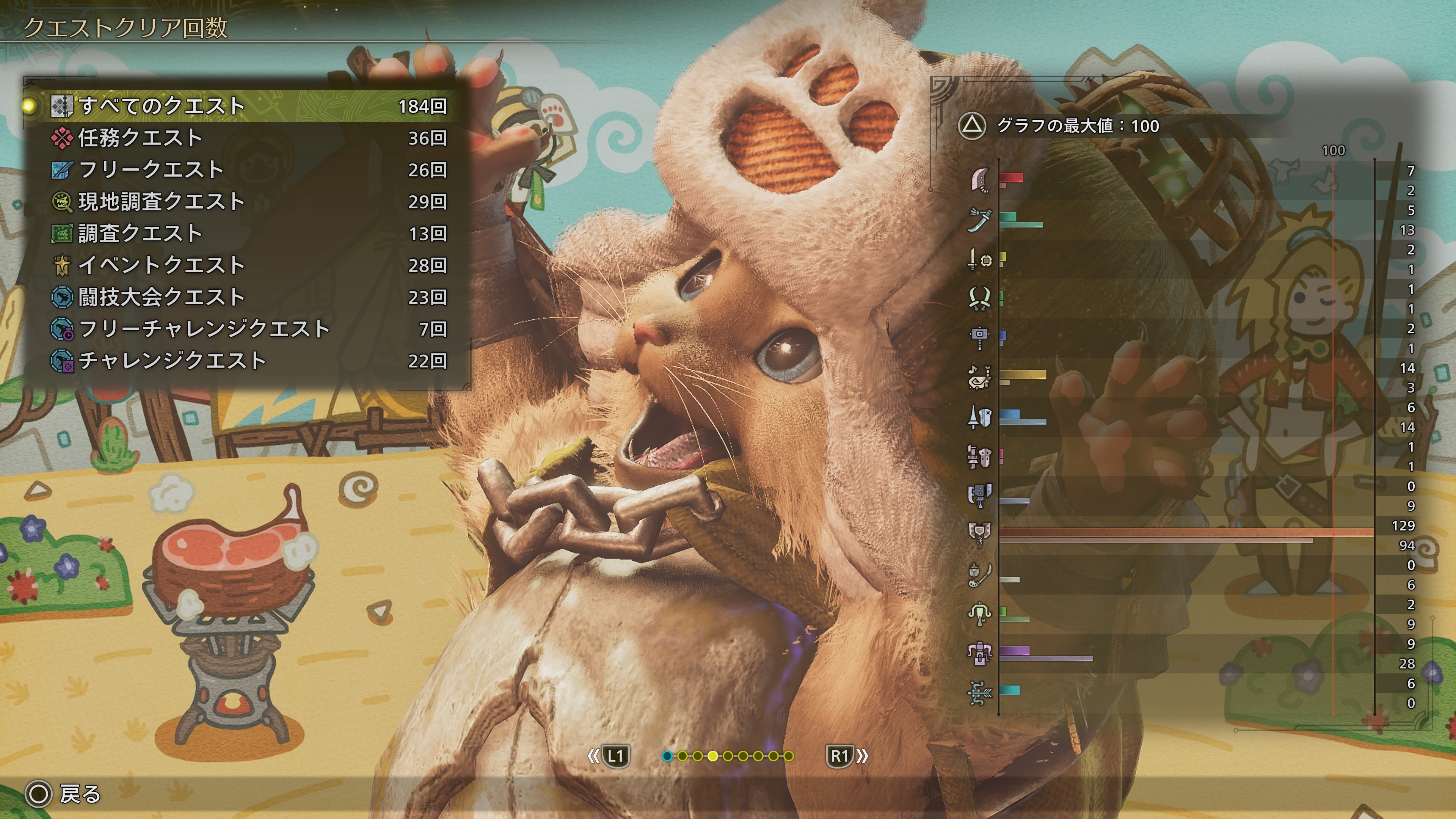
Task: Select the great sword weapon icon
Action: (979, 180)
